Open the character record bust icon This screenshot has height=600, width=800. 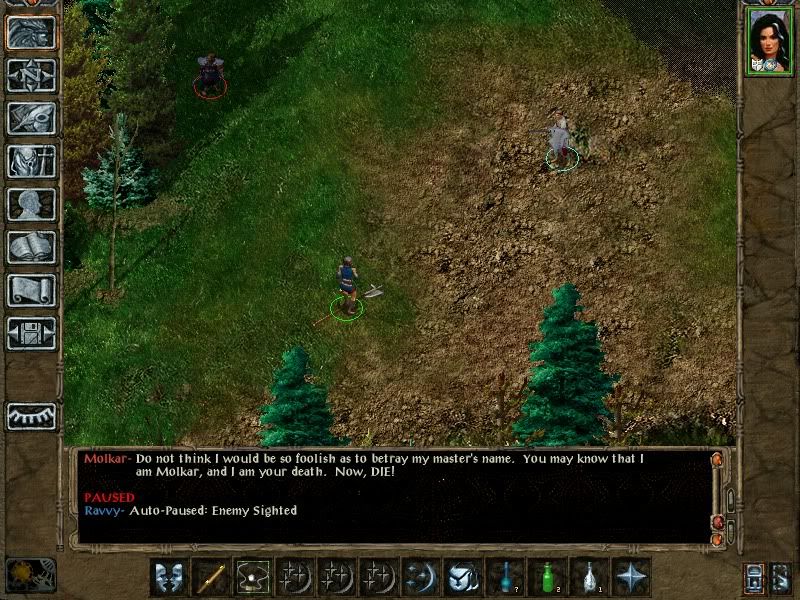pos(31,205)
